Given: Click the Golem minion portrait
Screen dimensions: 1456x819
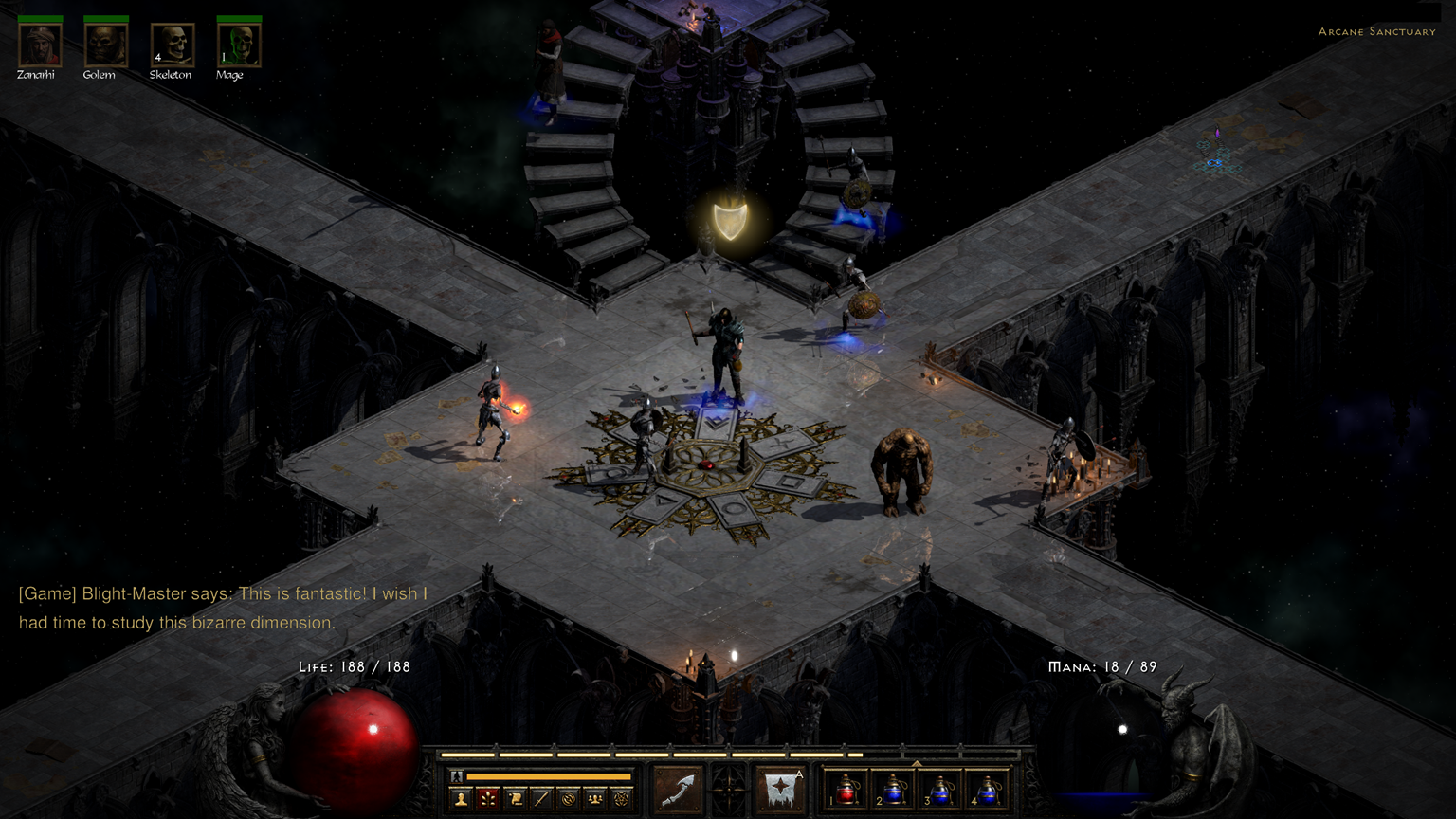Looking at the screenshot, I should 105,45.
